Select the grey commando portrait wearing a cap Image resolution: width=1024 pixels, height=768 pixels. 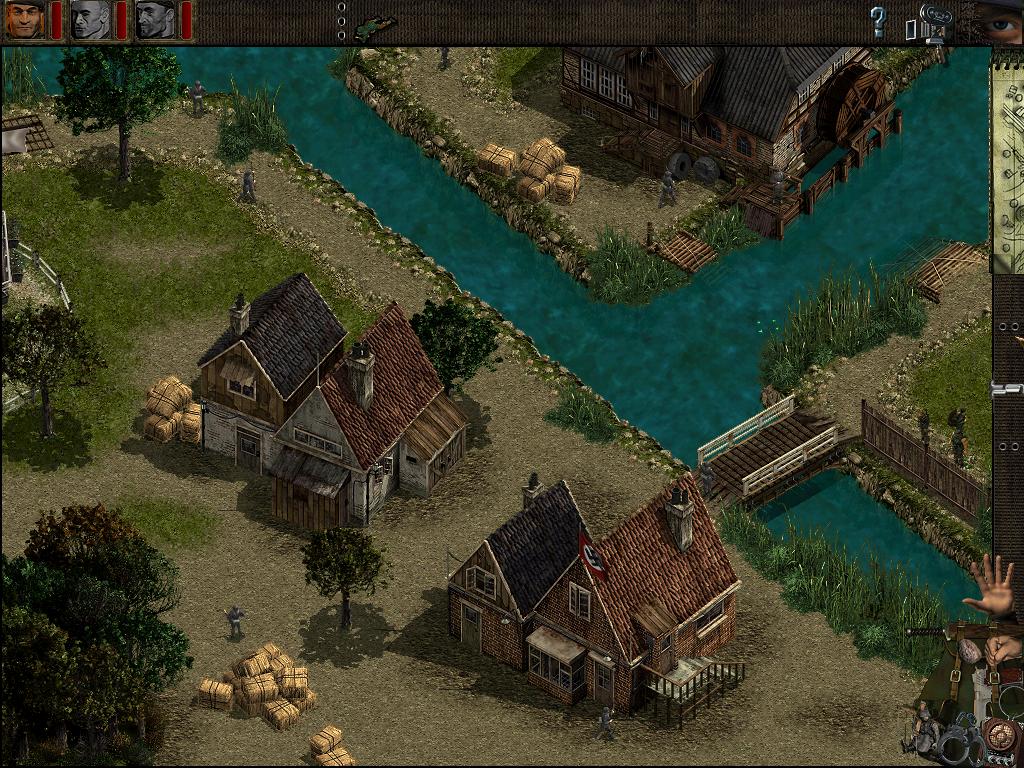click(156, 20)
